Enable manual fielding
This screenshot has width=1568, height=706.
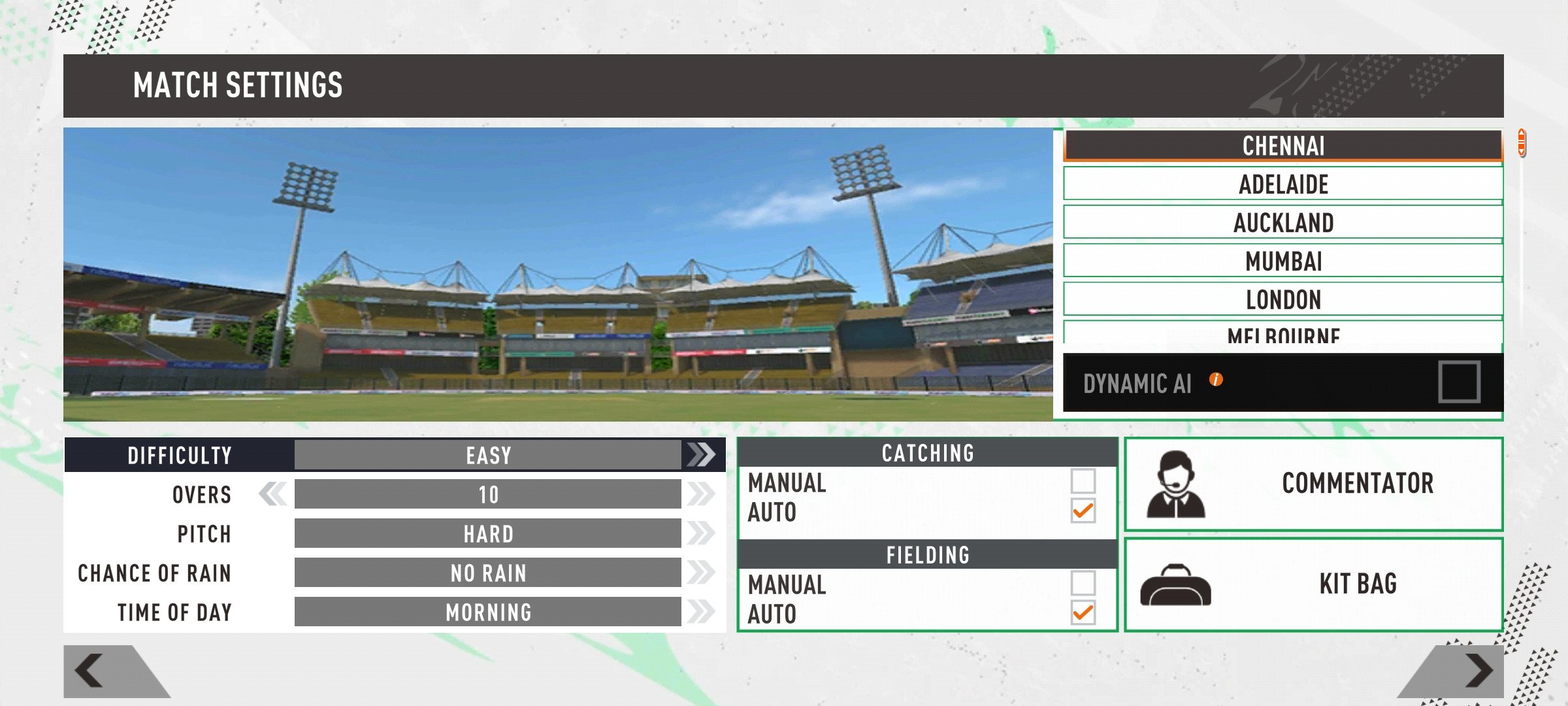(1083, 582)
